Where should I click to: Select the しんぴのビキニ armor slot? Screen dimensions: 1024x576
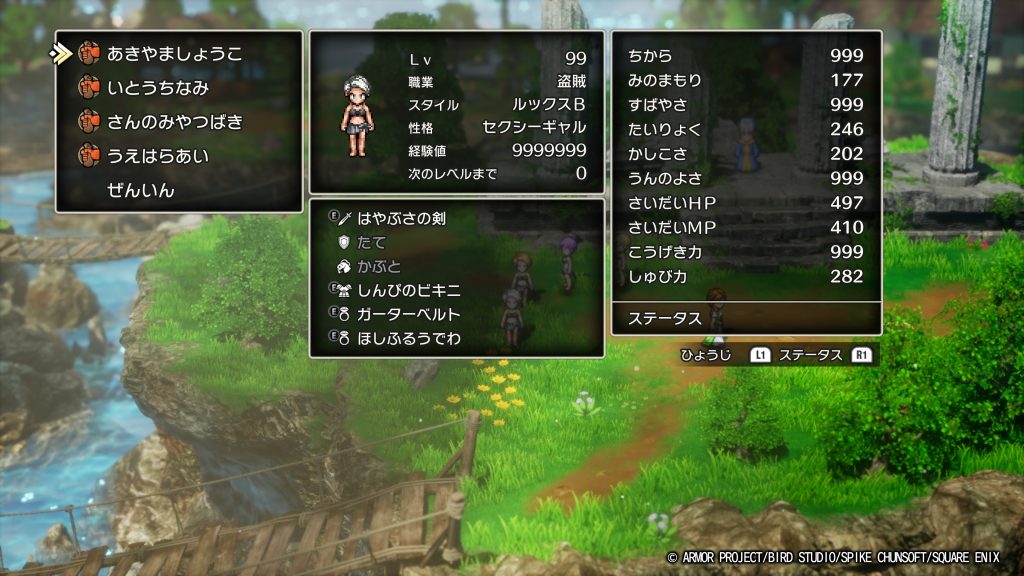point(410,290)
